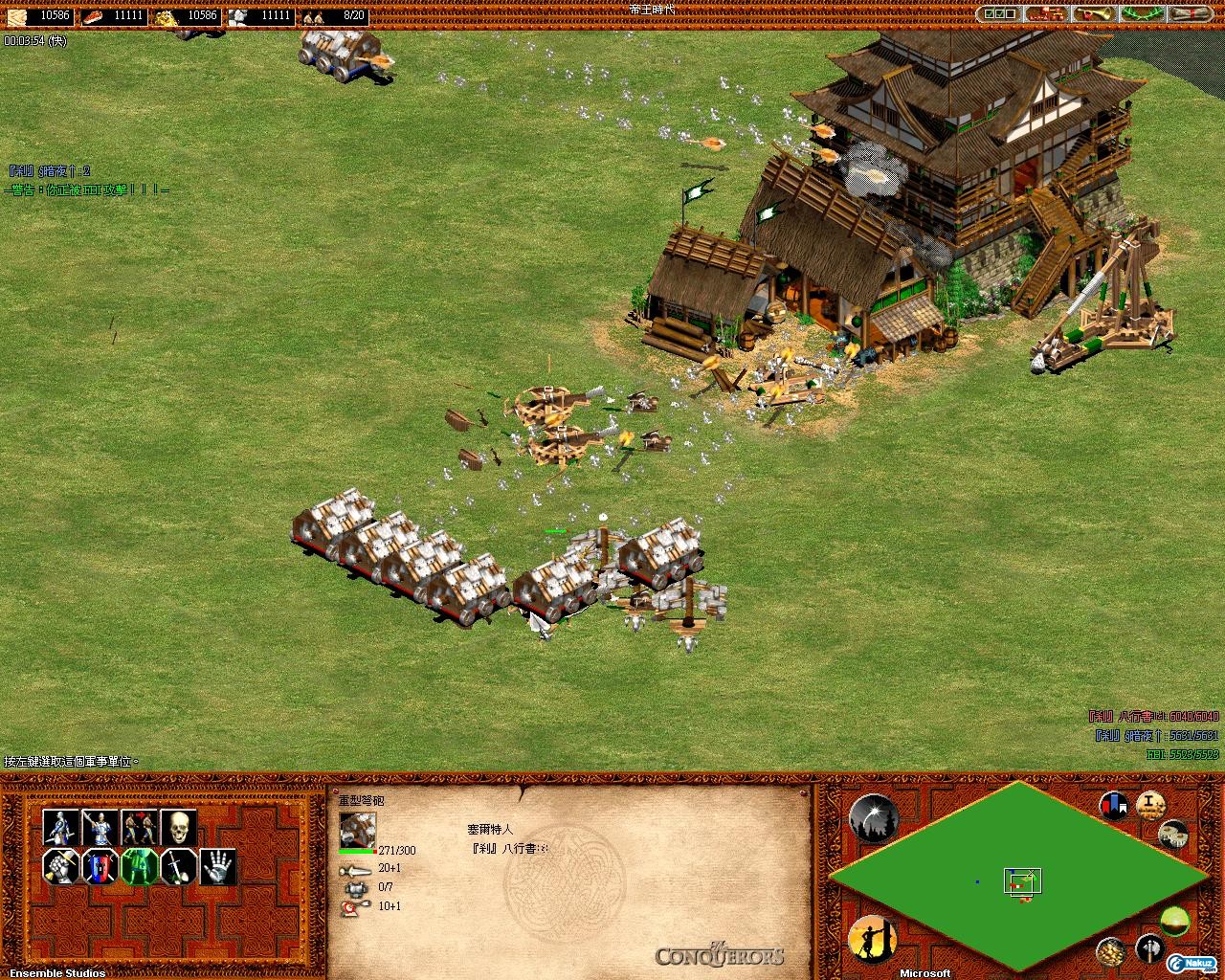Toggle the minimap economic mode gold button

point(1111,951)
